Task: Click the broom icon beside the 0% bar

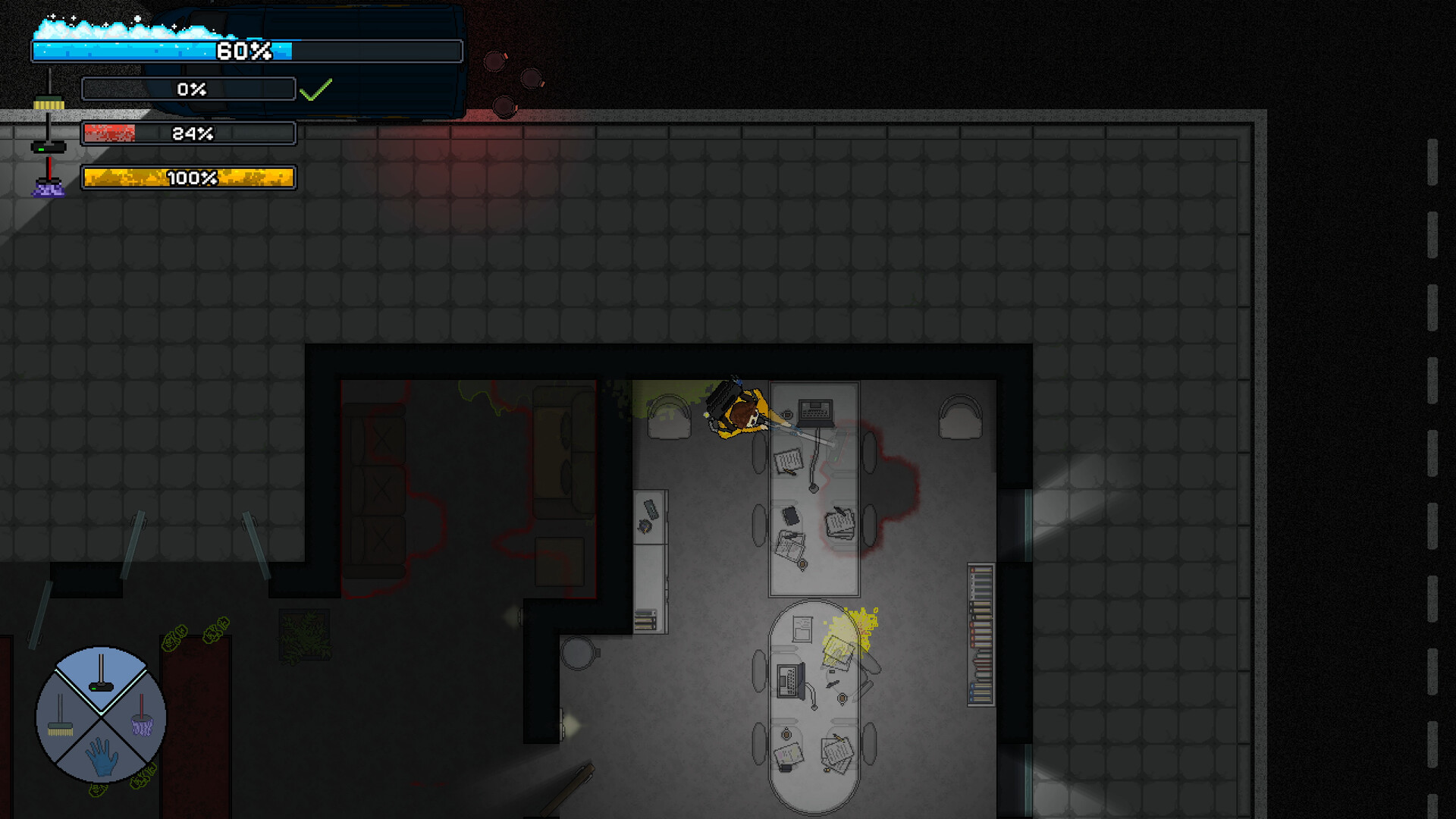Action: tap(50, 103)
